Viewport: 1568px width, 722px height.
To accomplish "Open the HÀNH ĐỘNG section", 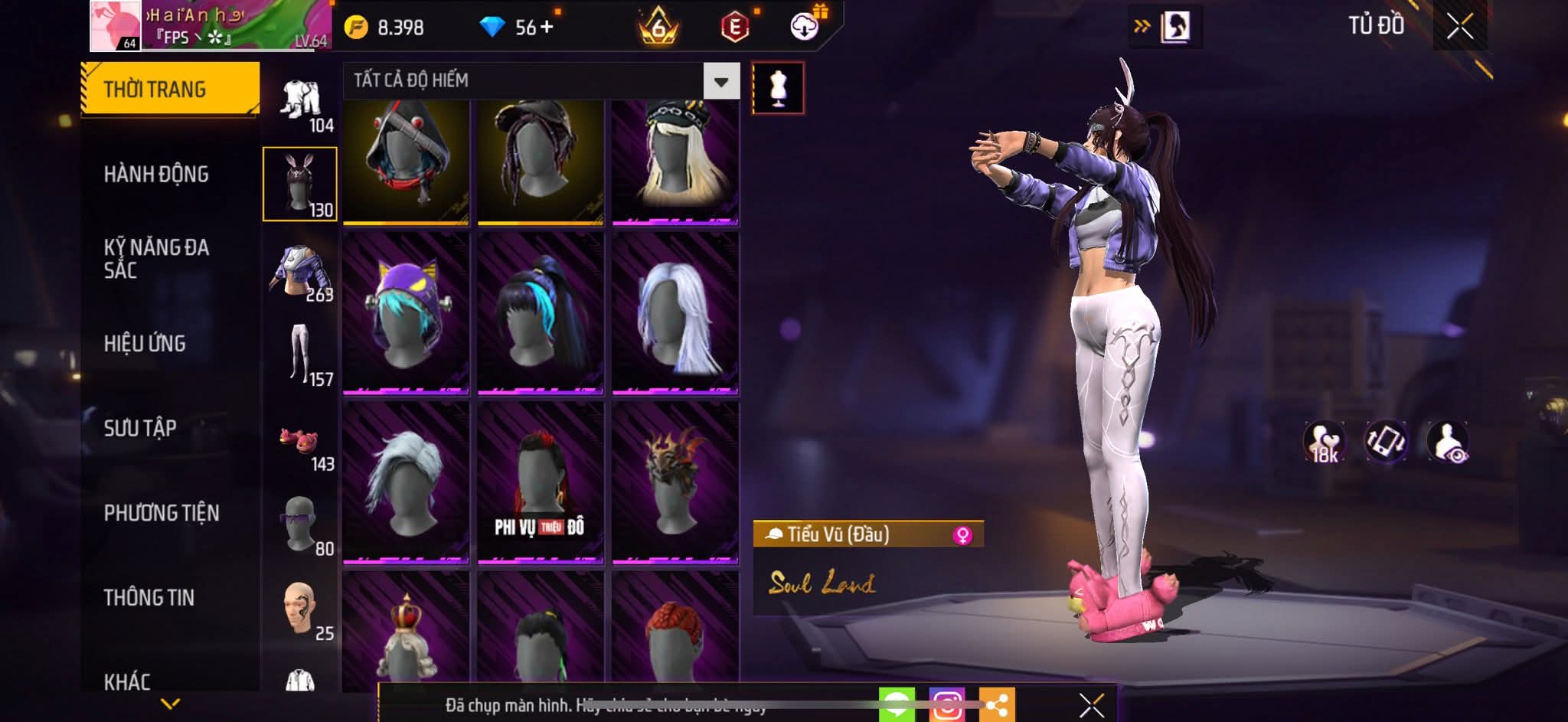I will (156, 175).
